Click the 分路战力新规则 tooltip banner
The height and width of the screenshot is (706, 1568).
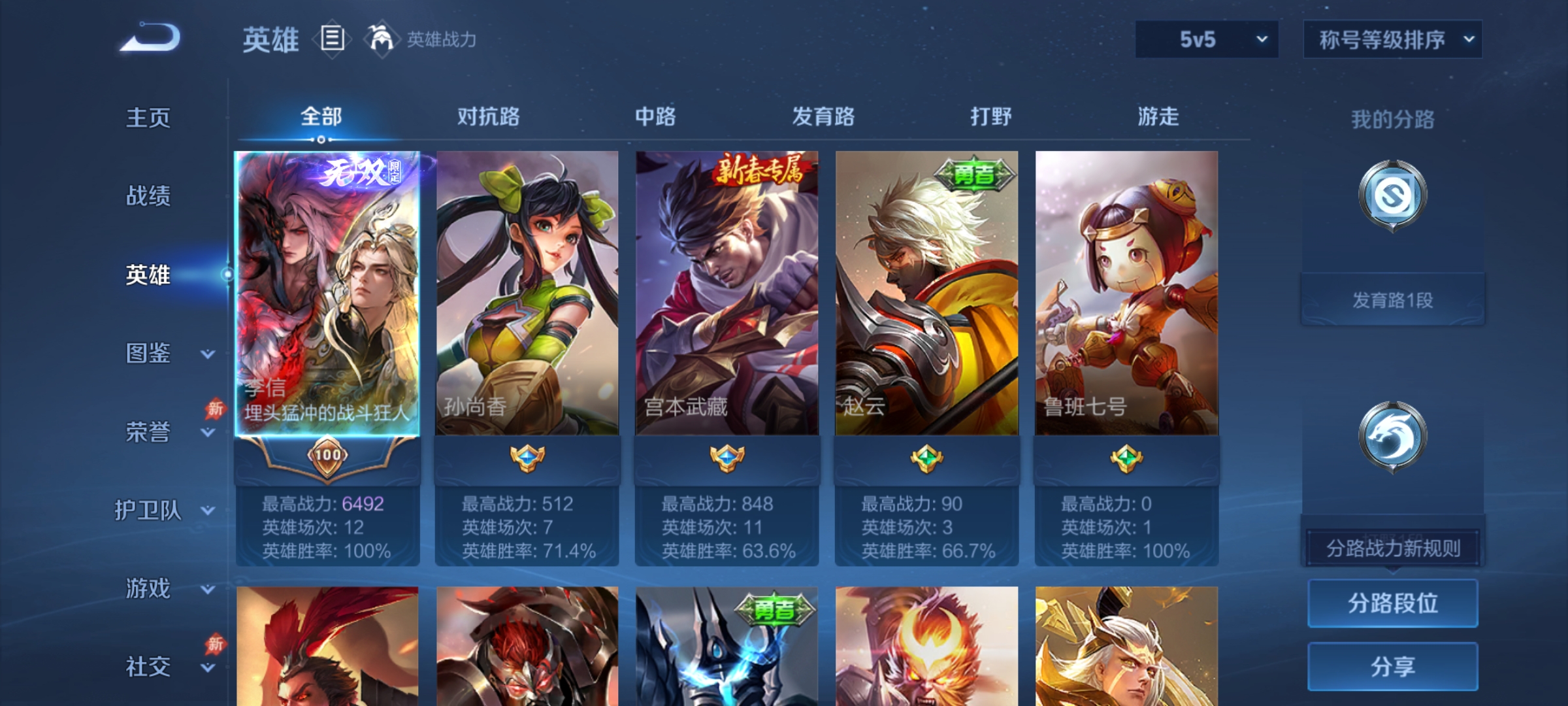pyautogui.click(x=1392, y=547)
